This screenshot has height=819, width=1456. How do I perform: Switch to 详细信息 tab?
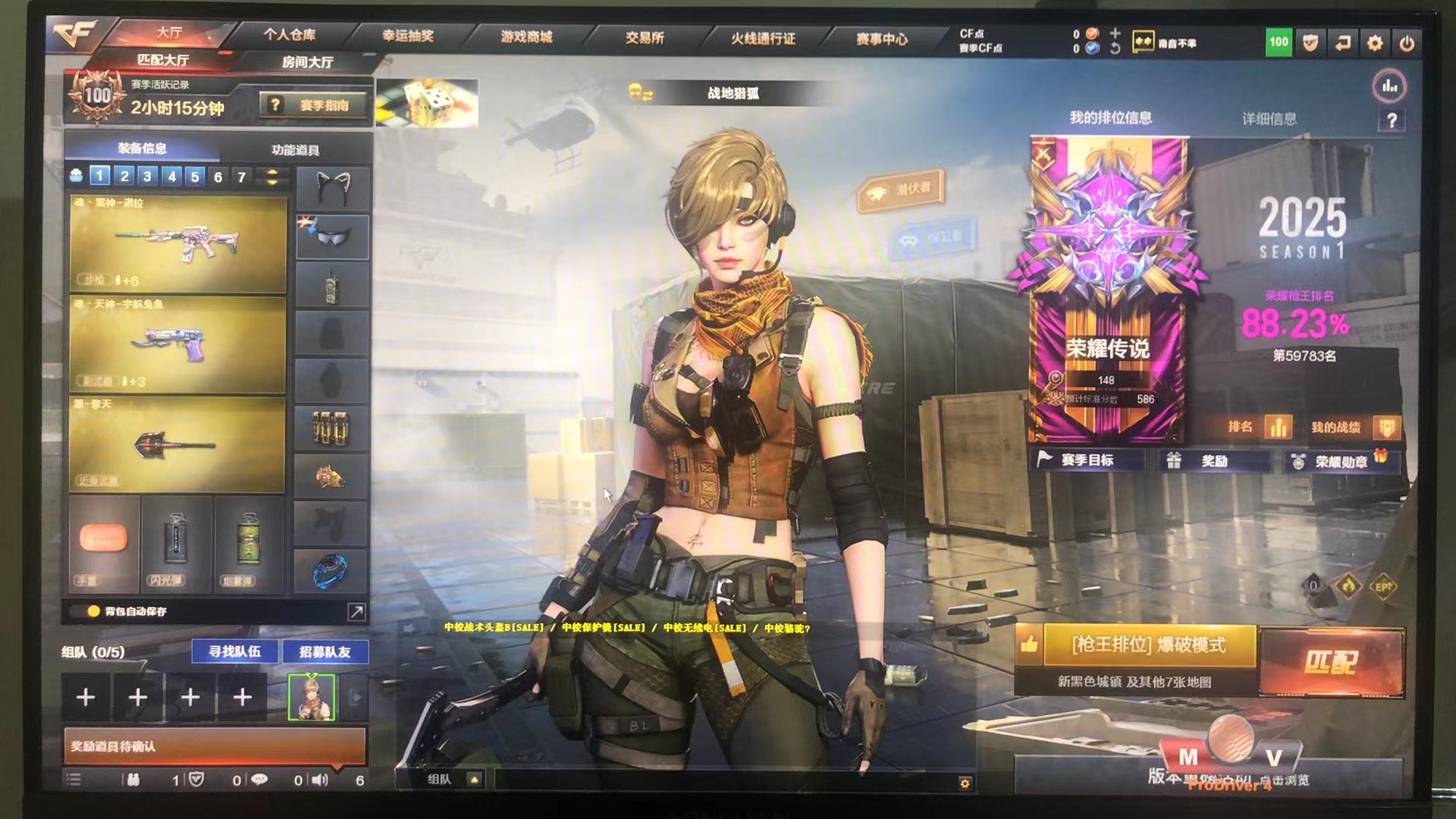tap(1269, 119)
